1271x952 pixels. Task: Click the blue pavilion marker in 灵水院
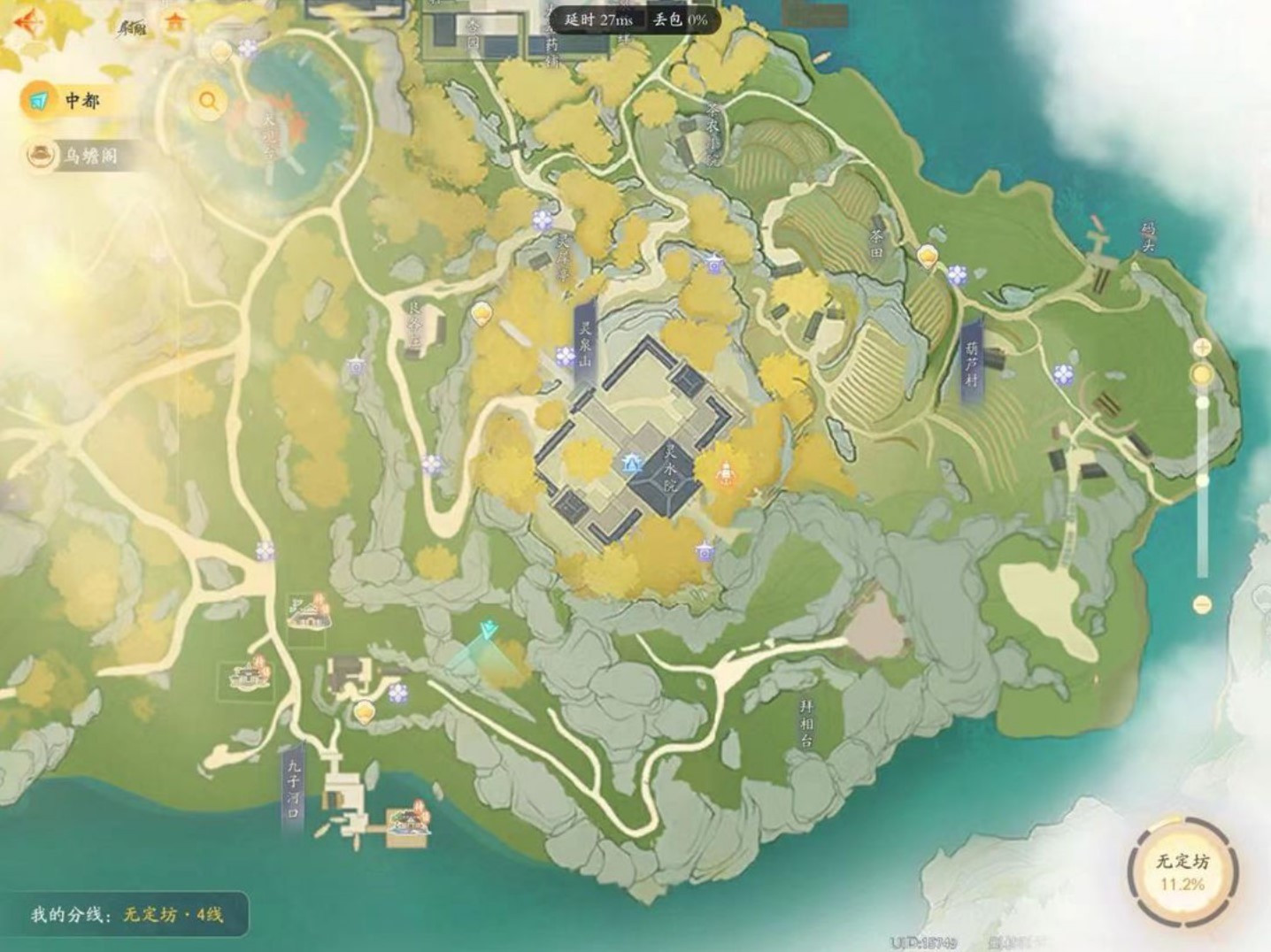[631, 463]
